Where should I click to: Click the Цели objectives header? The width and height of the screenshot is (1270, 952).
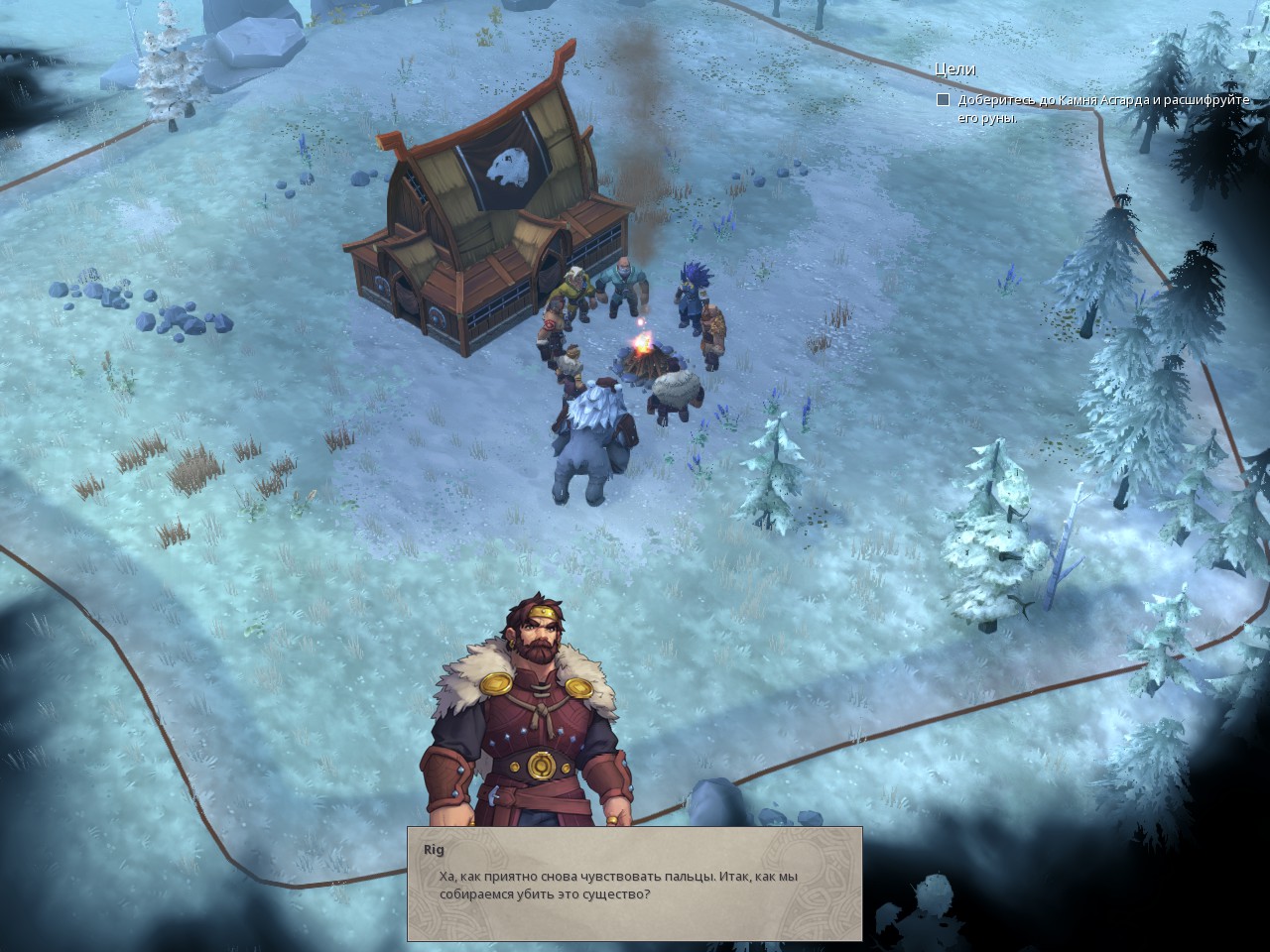tap(954, 69)
